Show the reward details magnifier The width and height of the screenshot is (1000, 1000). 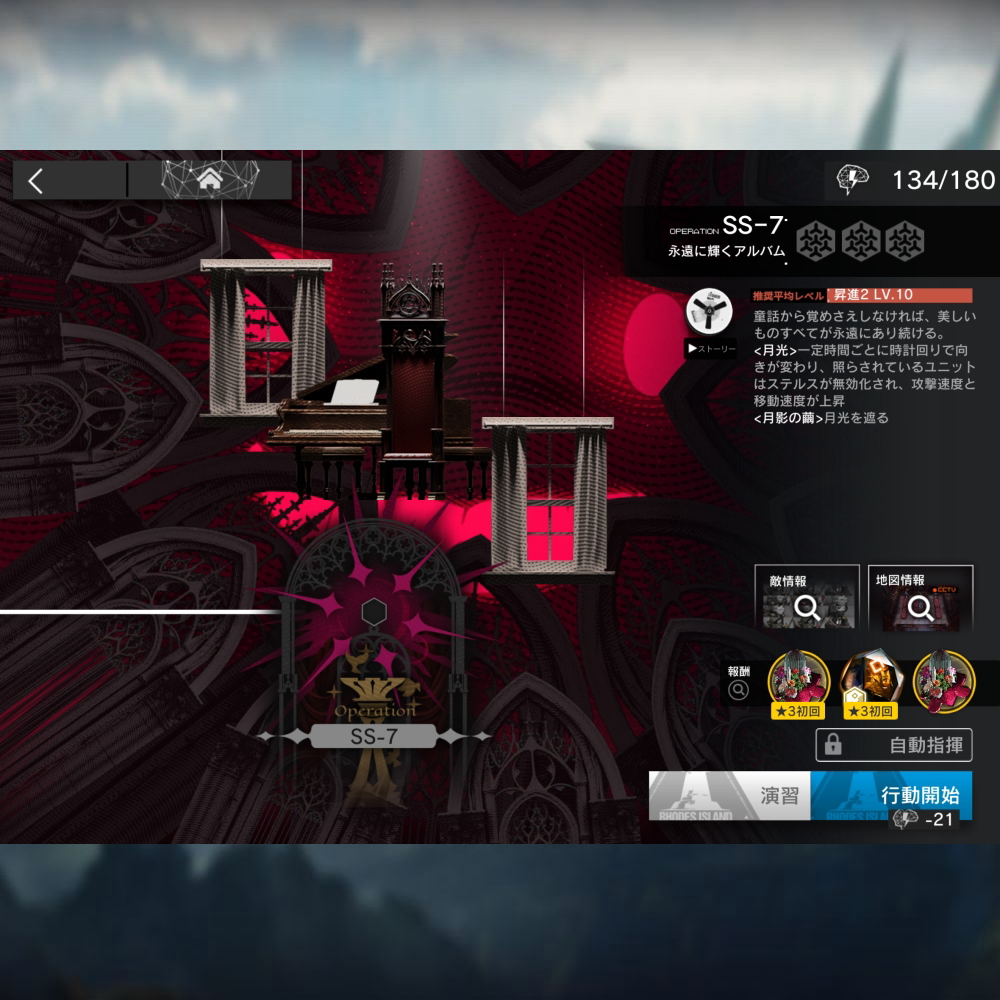click(x=739, y=689)
